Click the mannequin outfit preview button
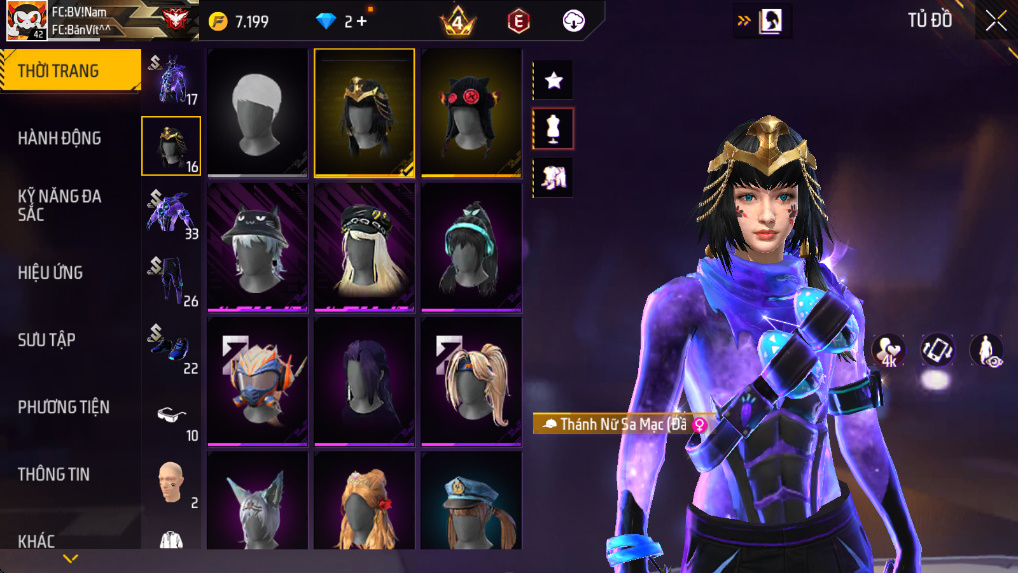This screenshot has width=1018, height=573. pos(553,128)
